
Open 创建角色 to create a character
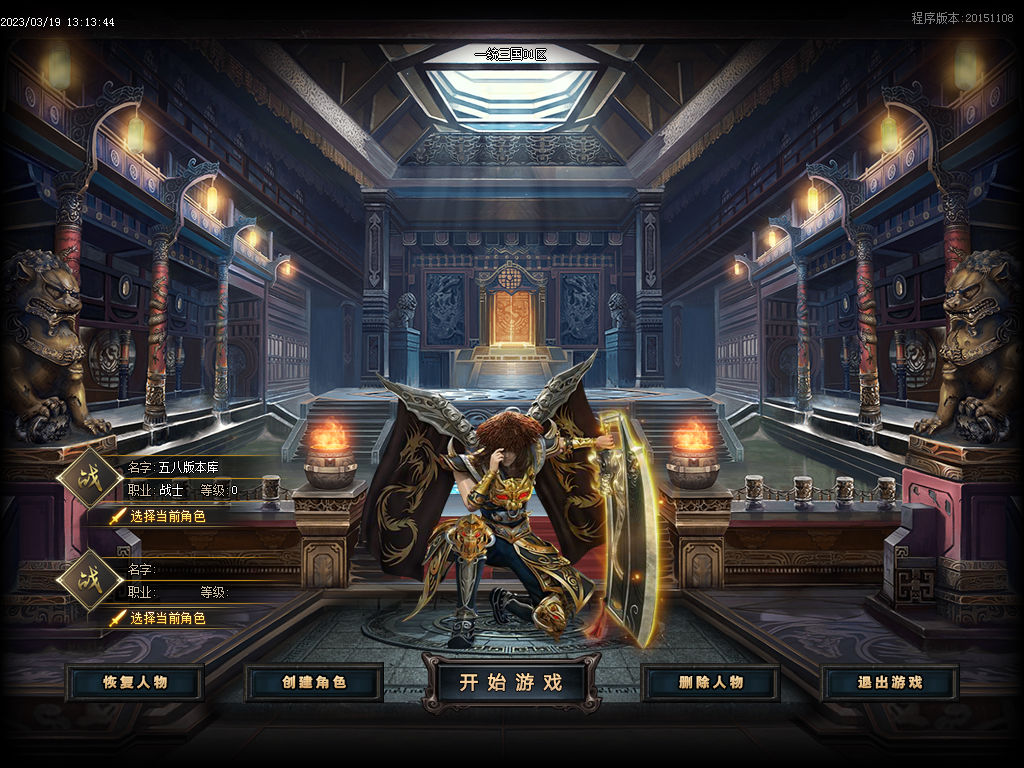pyautogui.click(x=314, y=683)
